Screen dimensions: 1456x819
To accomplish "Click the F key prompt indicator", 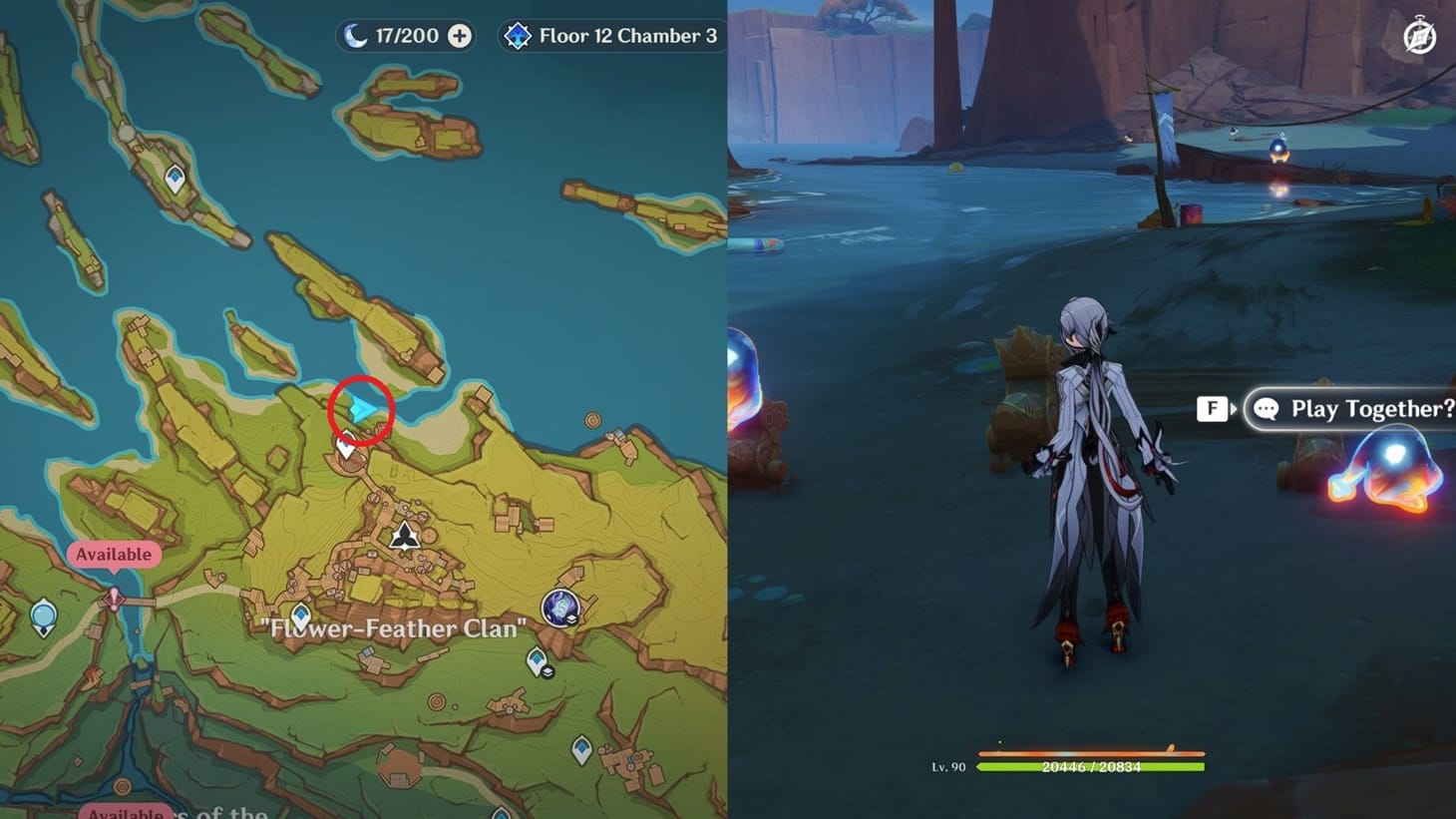I will (1212, 408).
